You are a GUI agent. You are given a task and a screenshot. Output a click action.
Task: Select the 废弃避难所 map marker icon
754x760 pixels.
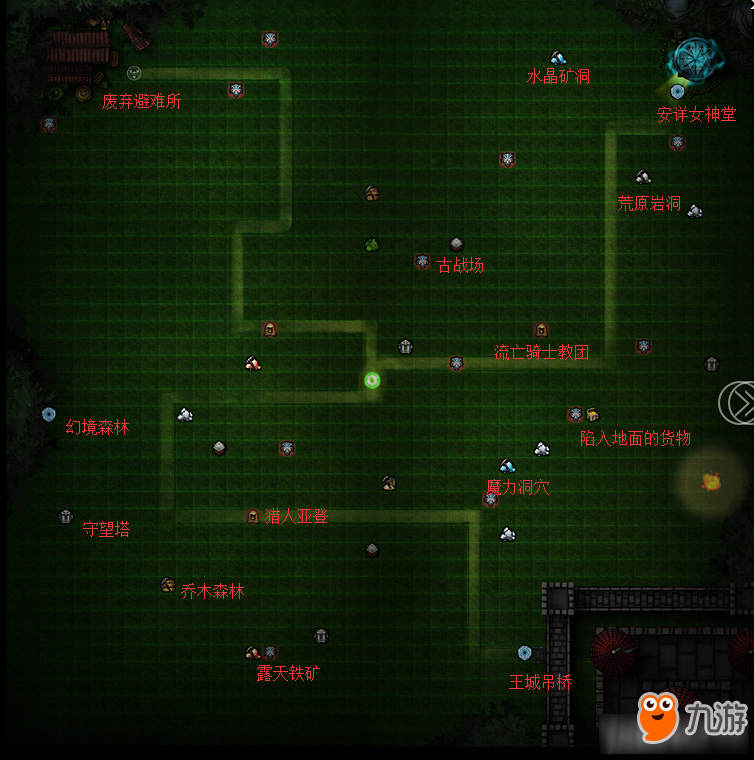[134, 72]
